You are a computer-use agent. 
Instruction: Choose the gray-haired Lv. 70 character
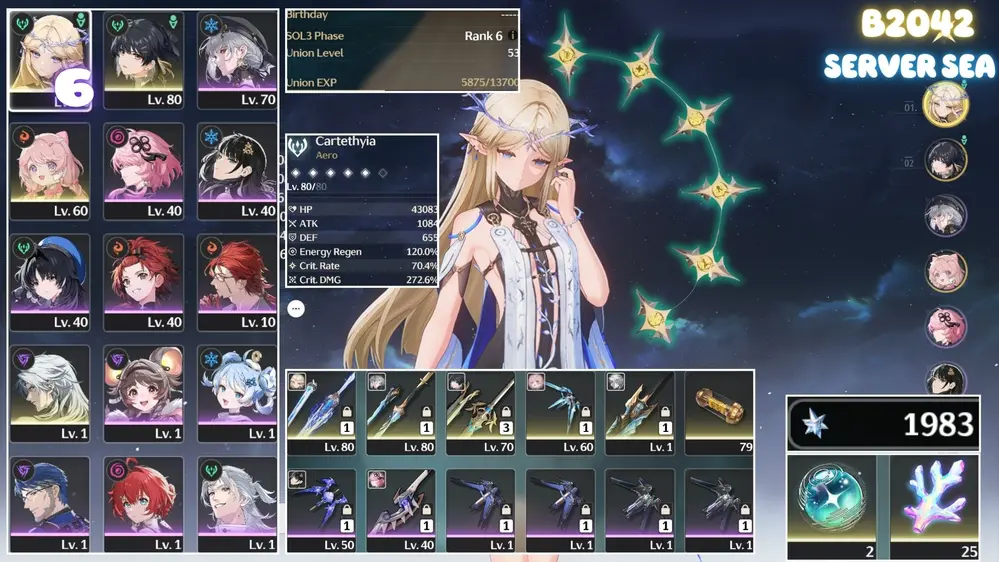(x=237, y=60)
